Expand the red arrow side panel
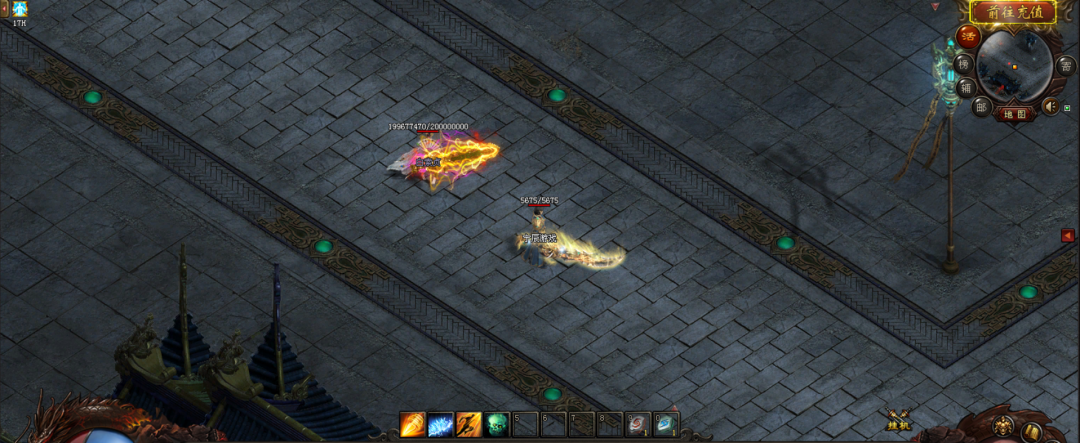The width and height of the screenshot is (1080, 443). [1068, 236]
